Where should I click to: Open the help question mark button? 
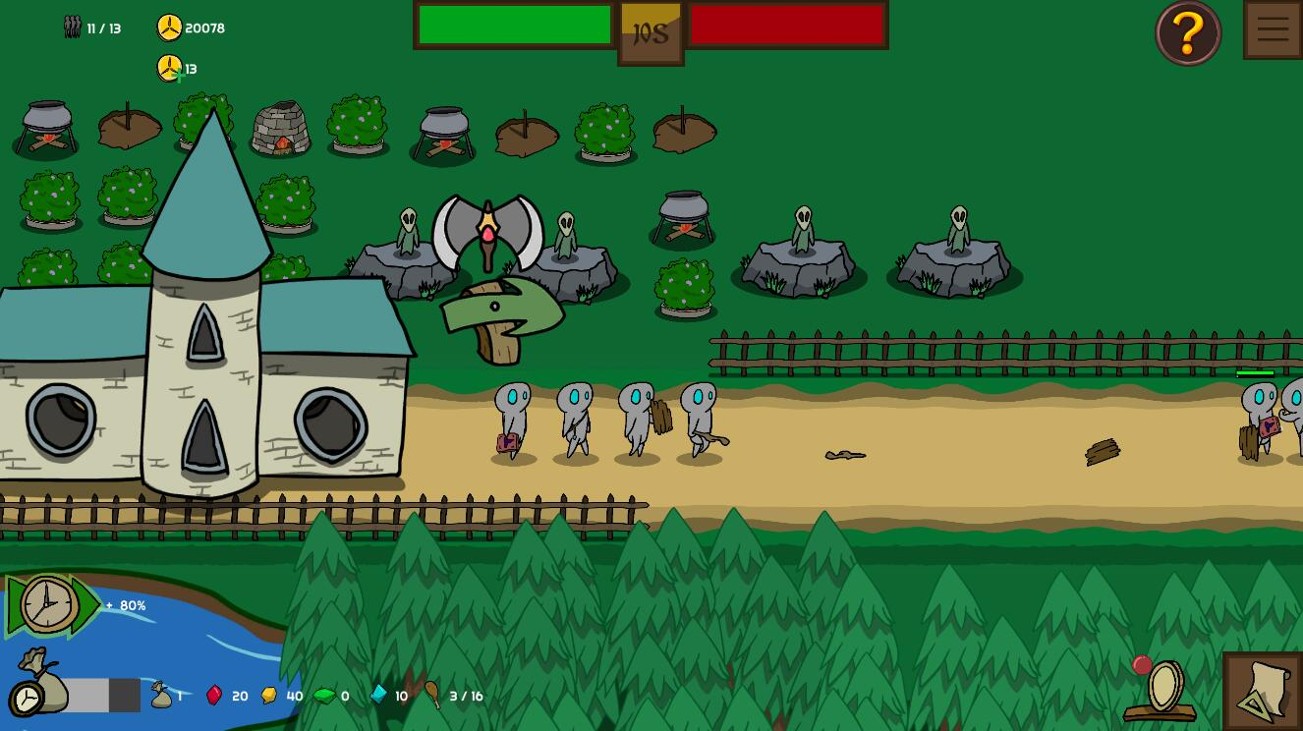(x=1187, y=32)
